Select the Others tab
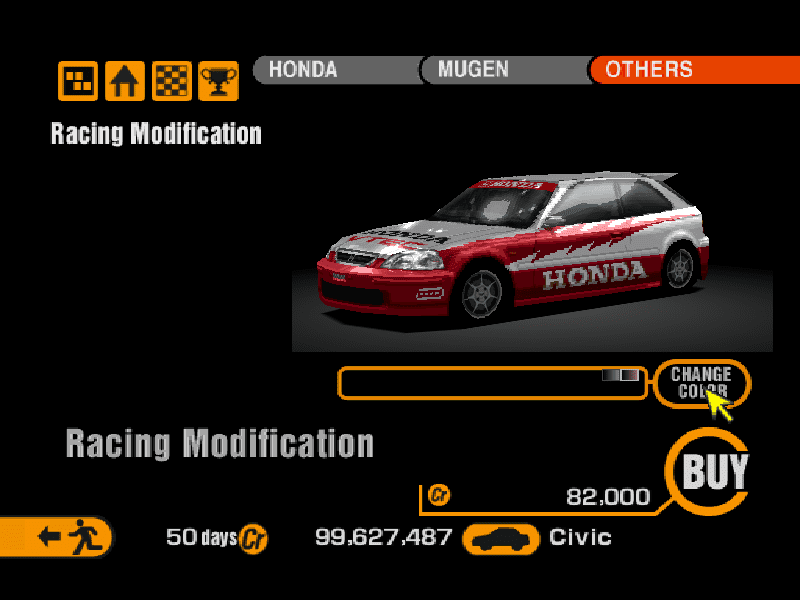 click(x=690, y=70)
